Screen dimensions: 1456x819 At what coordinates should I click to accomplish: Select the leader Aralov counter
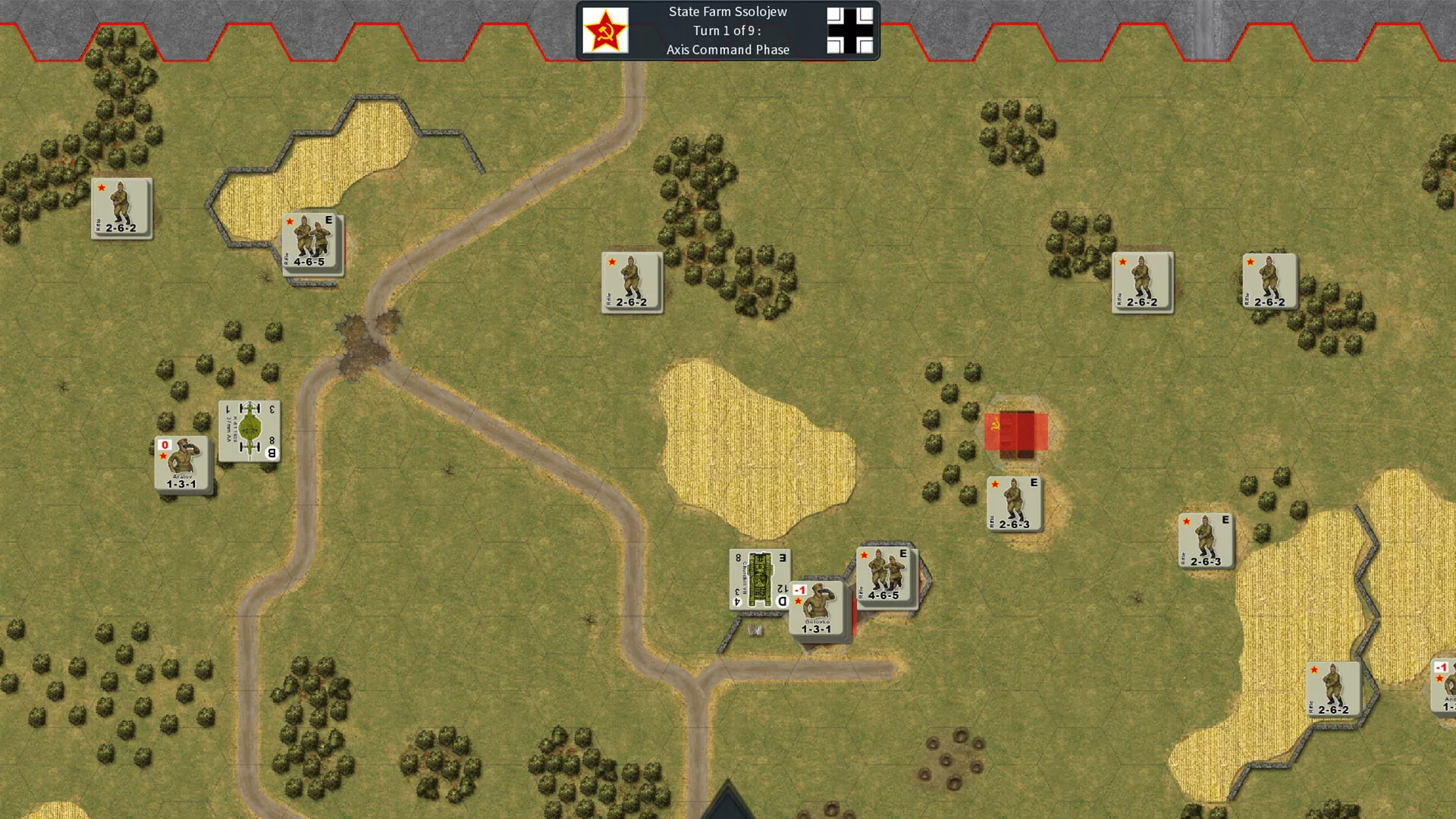coord(182,464)
